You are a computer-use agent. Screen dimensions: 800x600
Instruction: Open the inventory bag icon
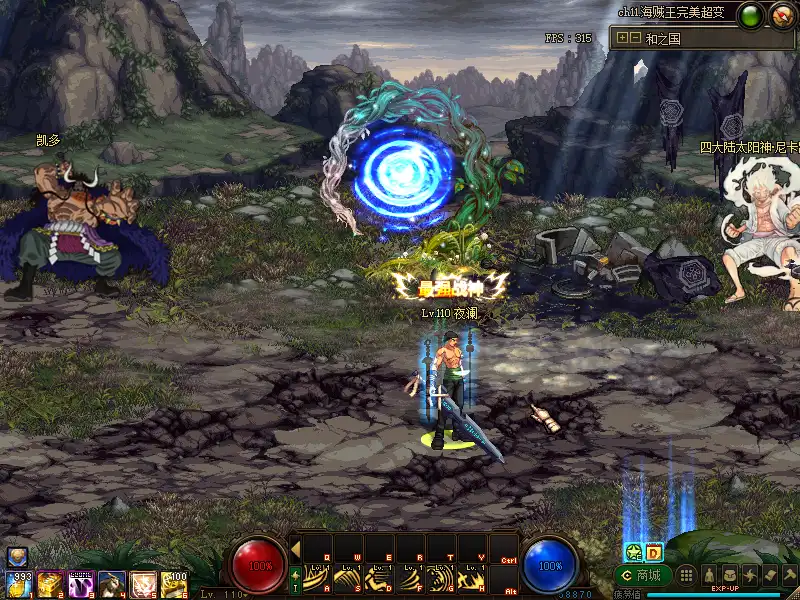[x=728, y=575]
